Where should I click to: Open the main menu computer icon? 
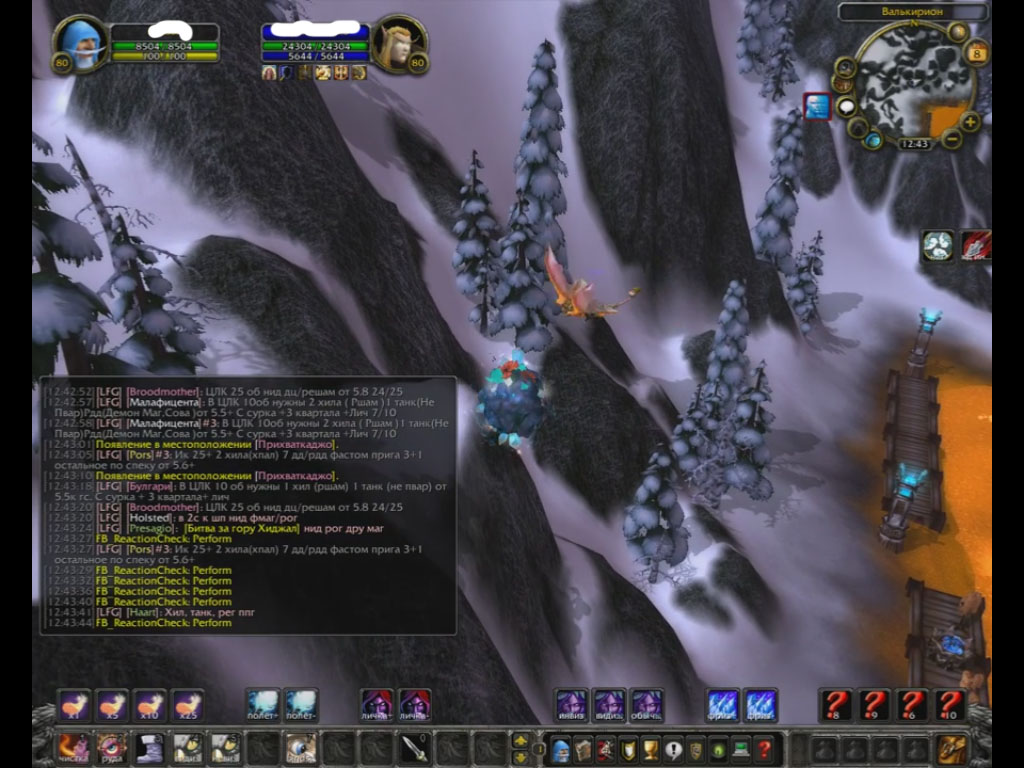click(x=741, y=748)
